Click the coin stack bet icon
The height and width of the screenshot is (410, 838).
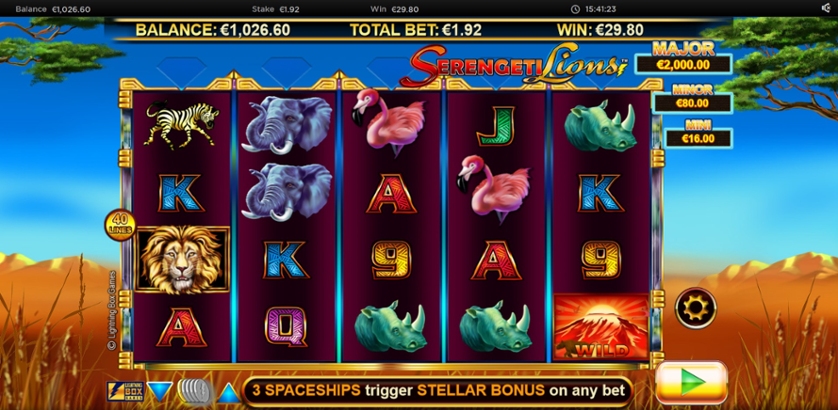tap(194, 390)
